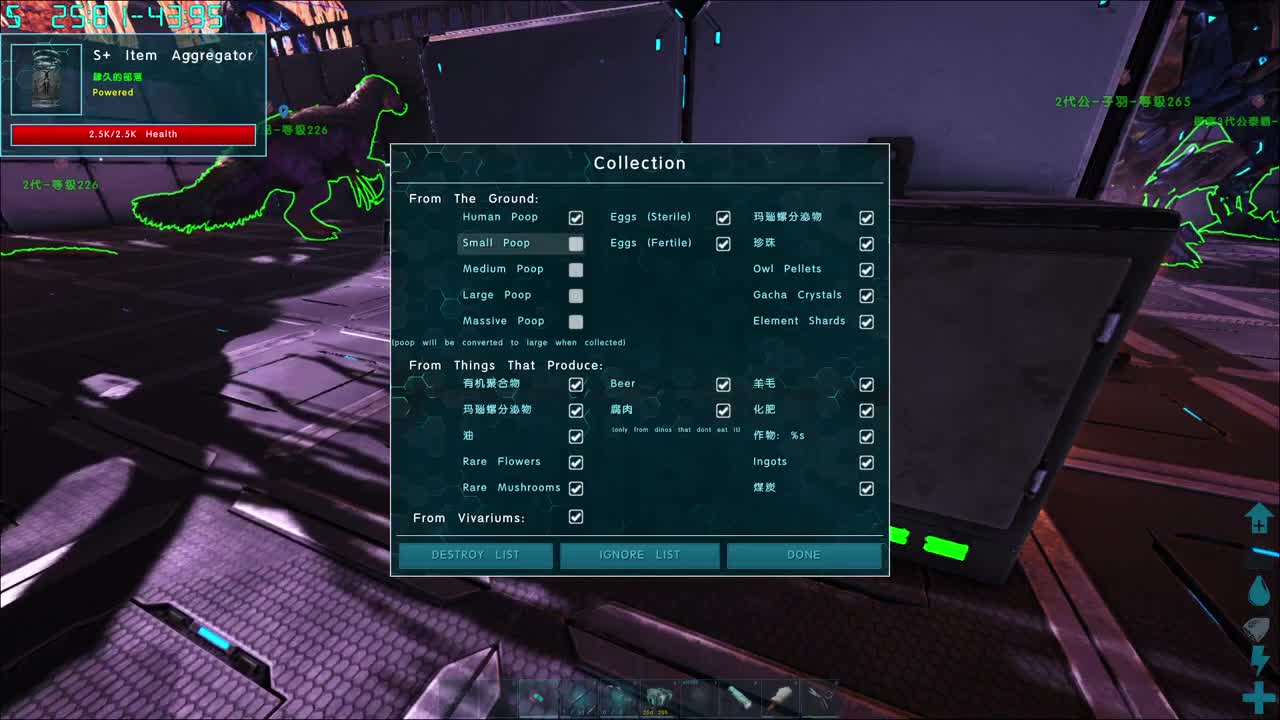
Task: Toggle Eggs (Fertile) checkbox
Action: pos(723,244)
